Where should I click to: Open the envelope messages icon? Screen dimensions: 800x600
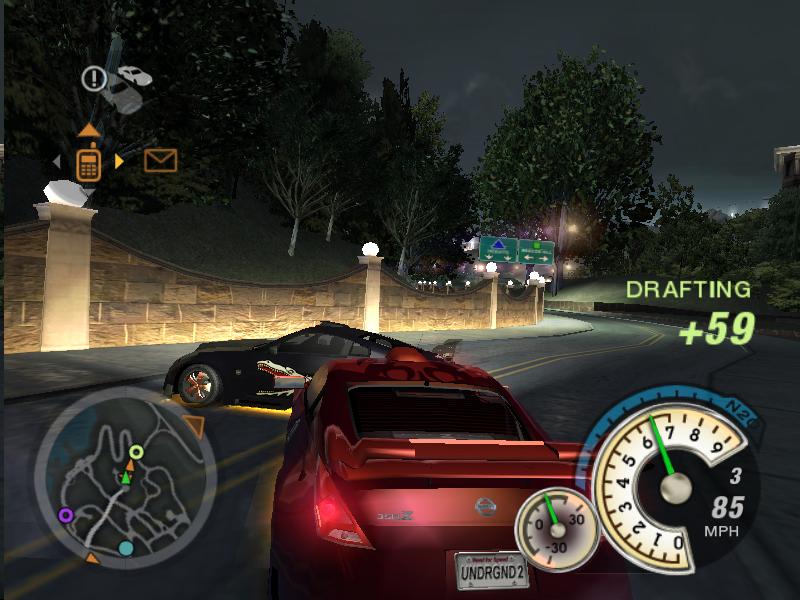160,160
